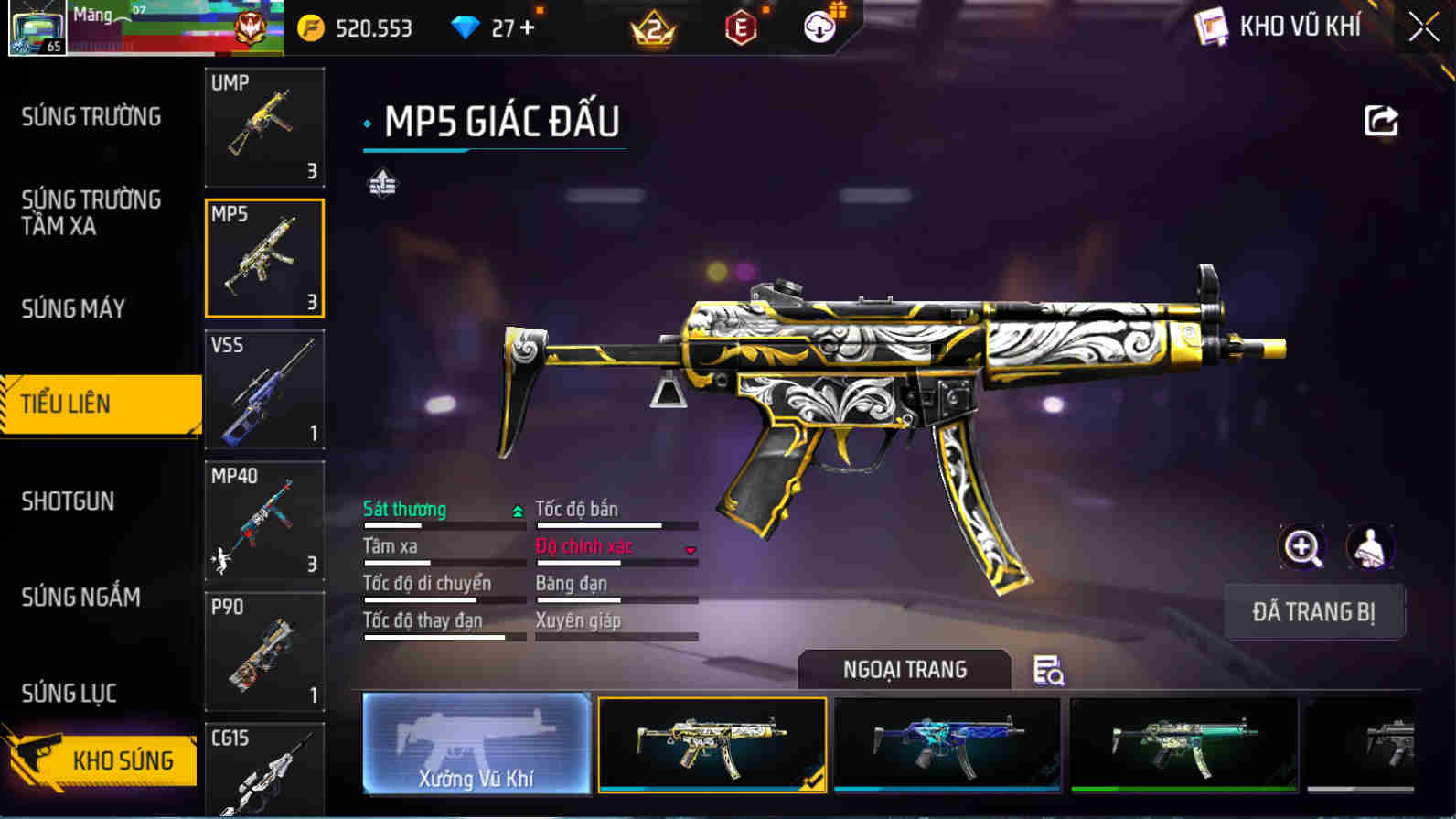Viewport: 1456px width, 819px height.
Task: Toggle the Độ chính xác stat indicator
Action: pos(692,549)
